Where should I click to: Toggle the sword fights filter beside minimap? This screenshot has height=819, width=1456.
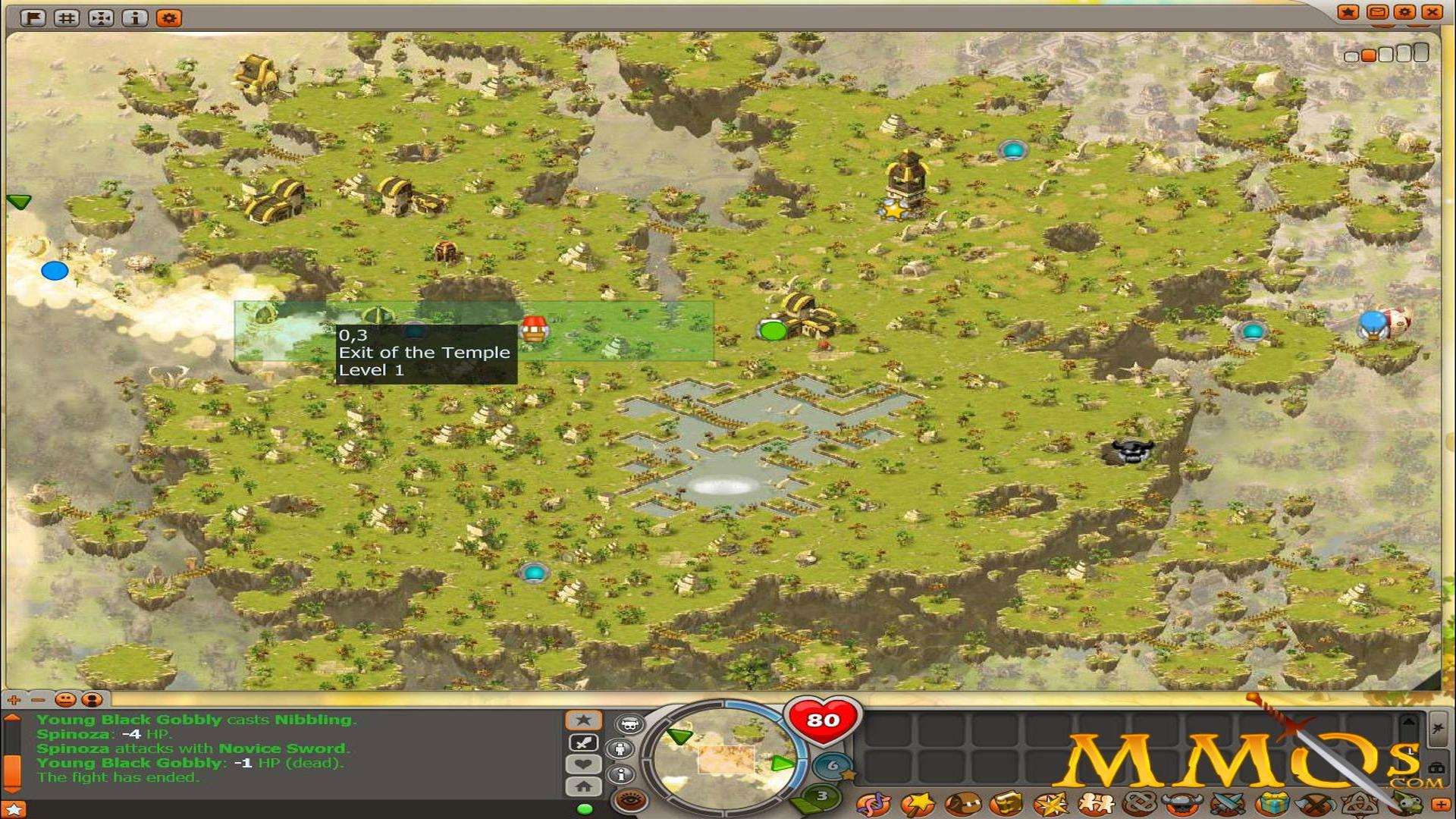[583, 742]
